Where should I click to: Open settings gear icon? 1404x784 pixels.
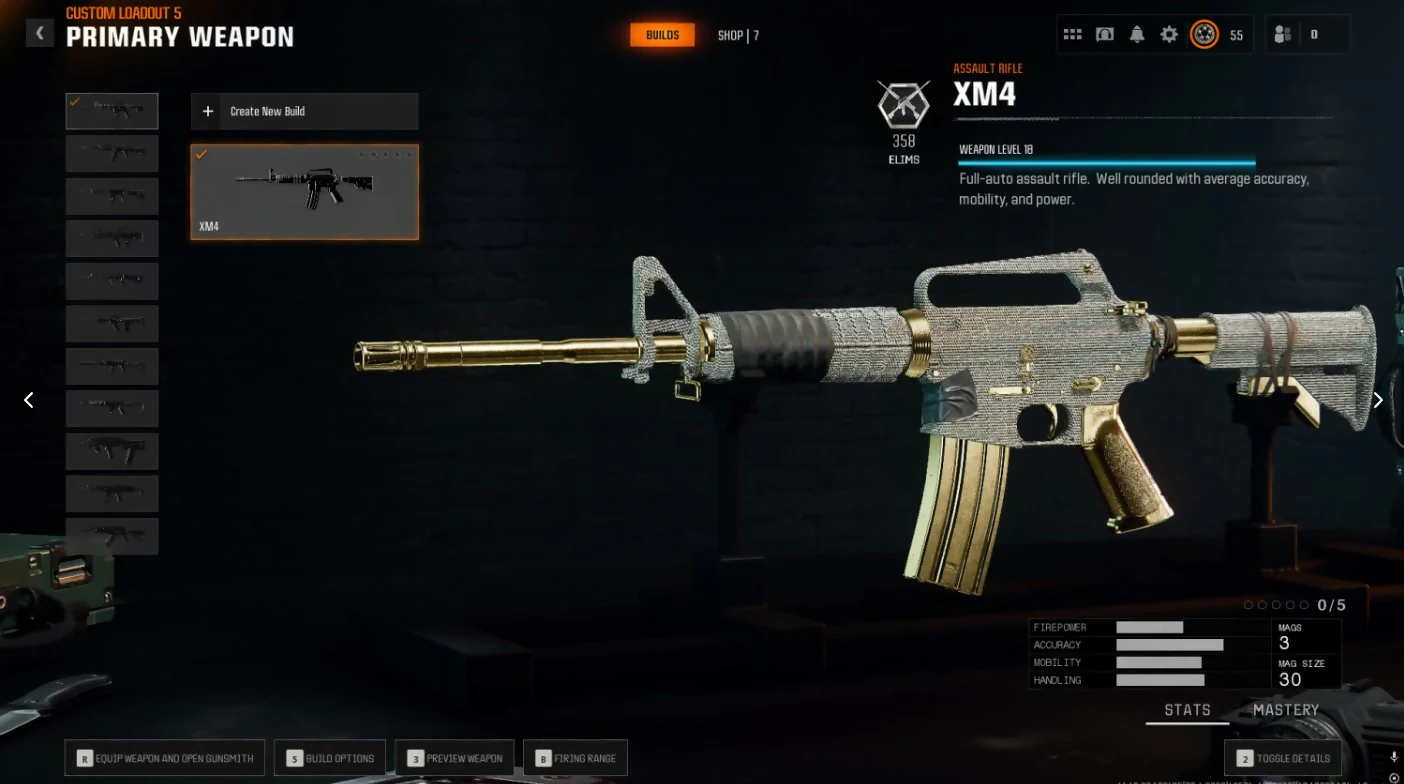pyautogui.click(x=1169, y=35)
